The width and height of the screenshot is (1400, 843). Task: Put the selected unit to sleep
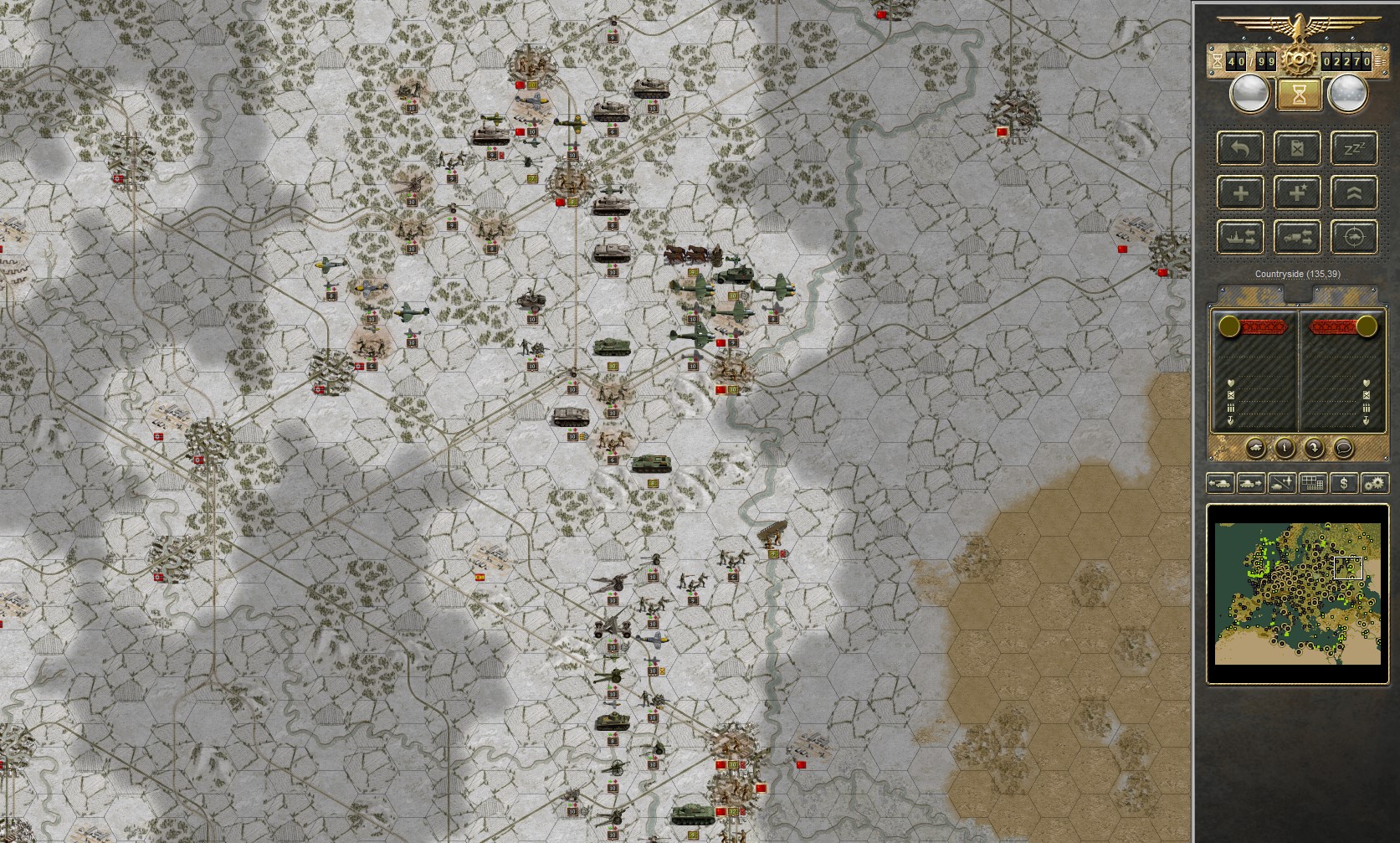tap(1353, 149)
